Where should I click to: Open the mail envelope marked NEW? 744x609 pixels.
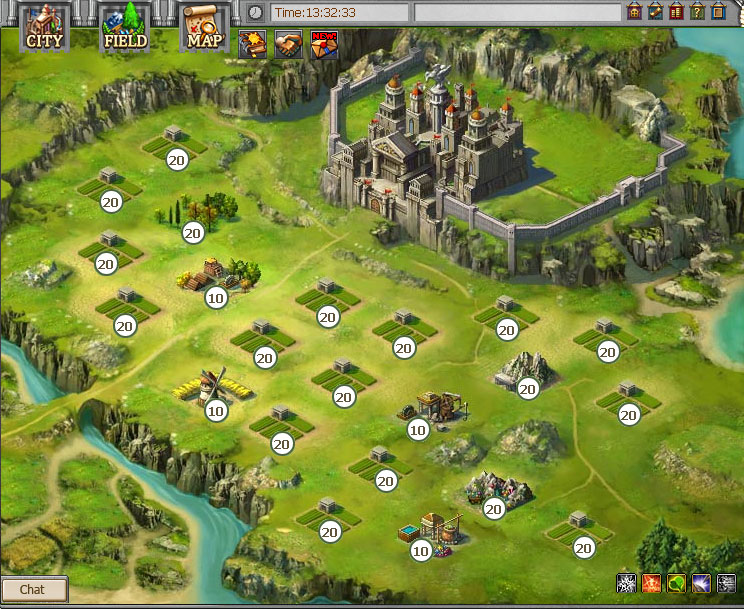pyautogui.click(x=324, y=45)
